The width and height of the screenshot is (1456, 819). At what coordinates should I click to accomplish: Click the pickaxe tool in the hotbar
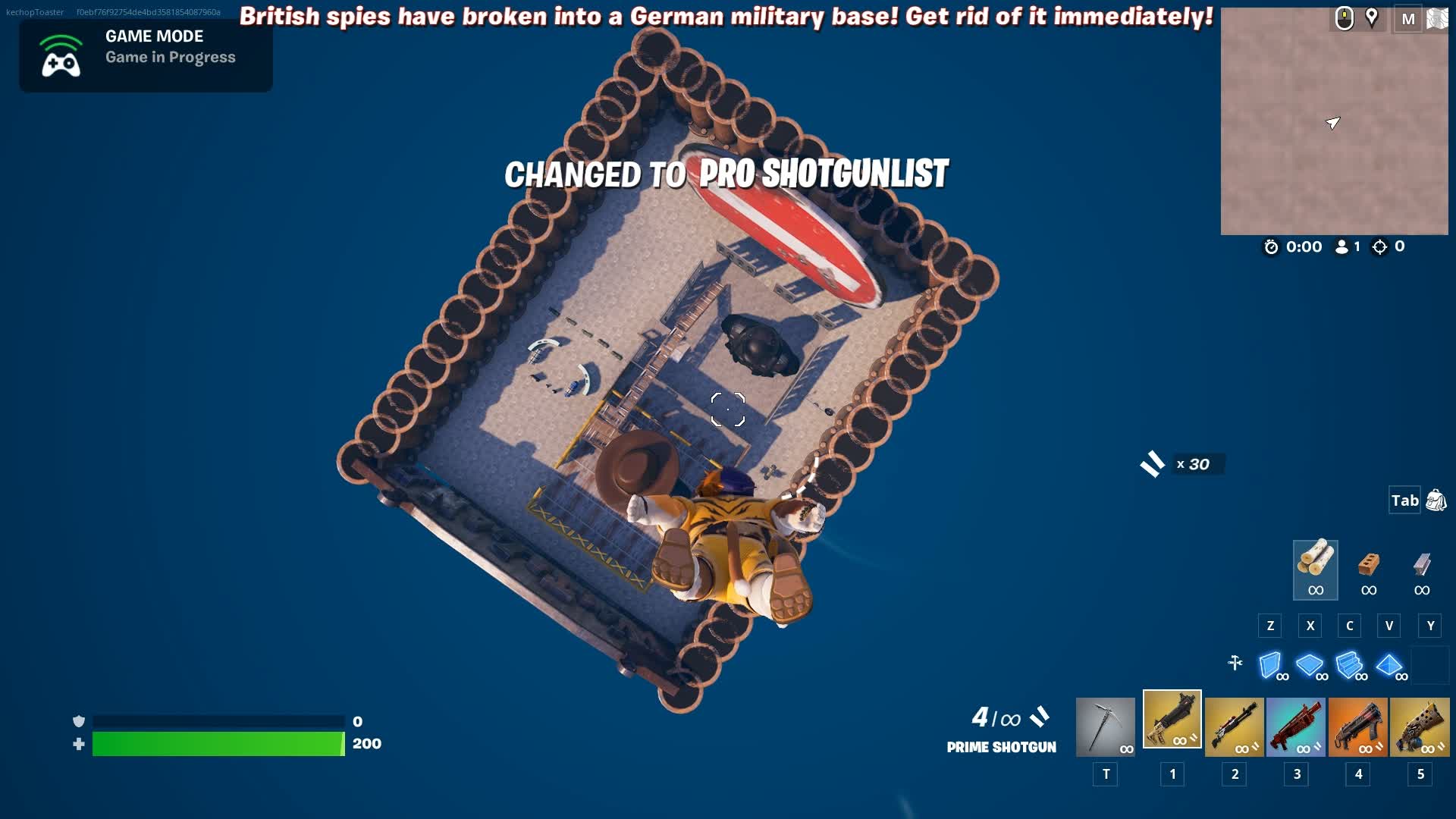click(1106, 726)
